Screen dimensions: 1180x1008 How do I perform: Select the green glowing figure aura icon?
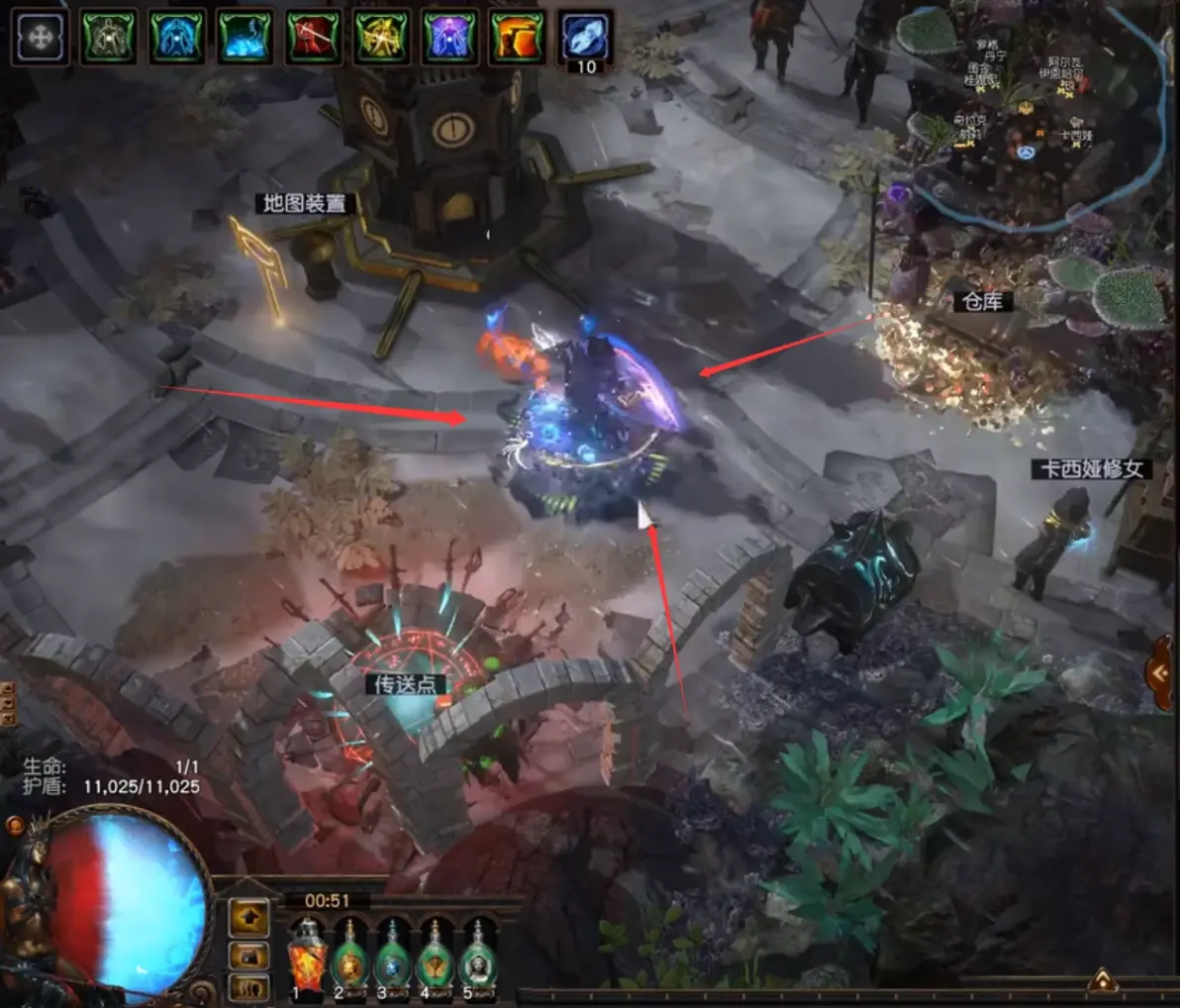pos(109,39)
